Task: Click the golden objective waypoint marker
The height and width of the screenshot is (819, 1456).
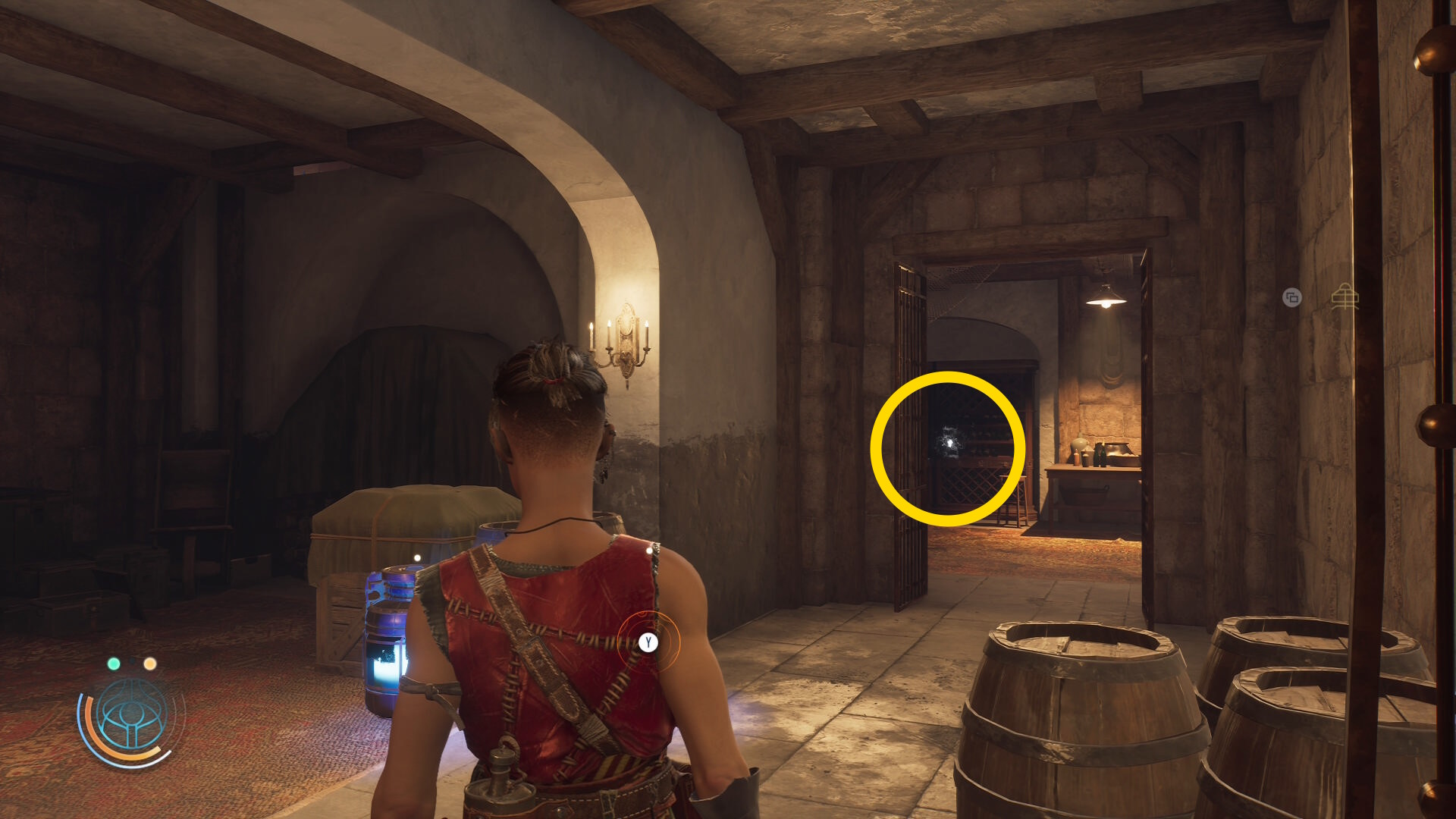Action: (x=1345, y=297)
